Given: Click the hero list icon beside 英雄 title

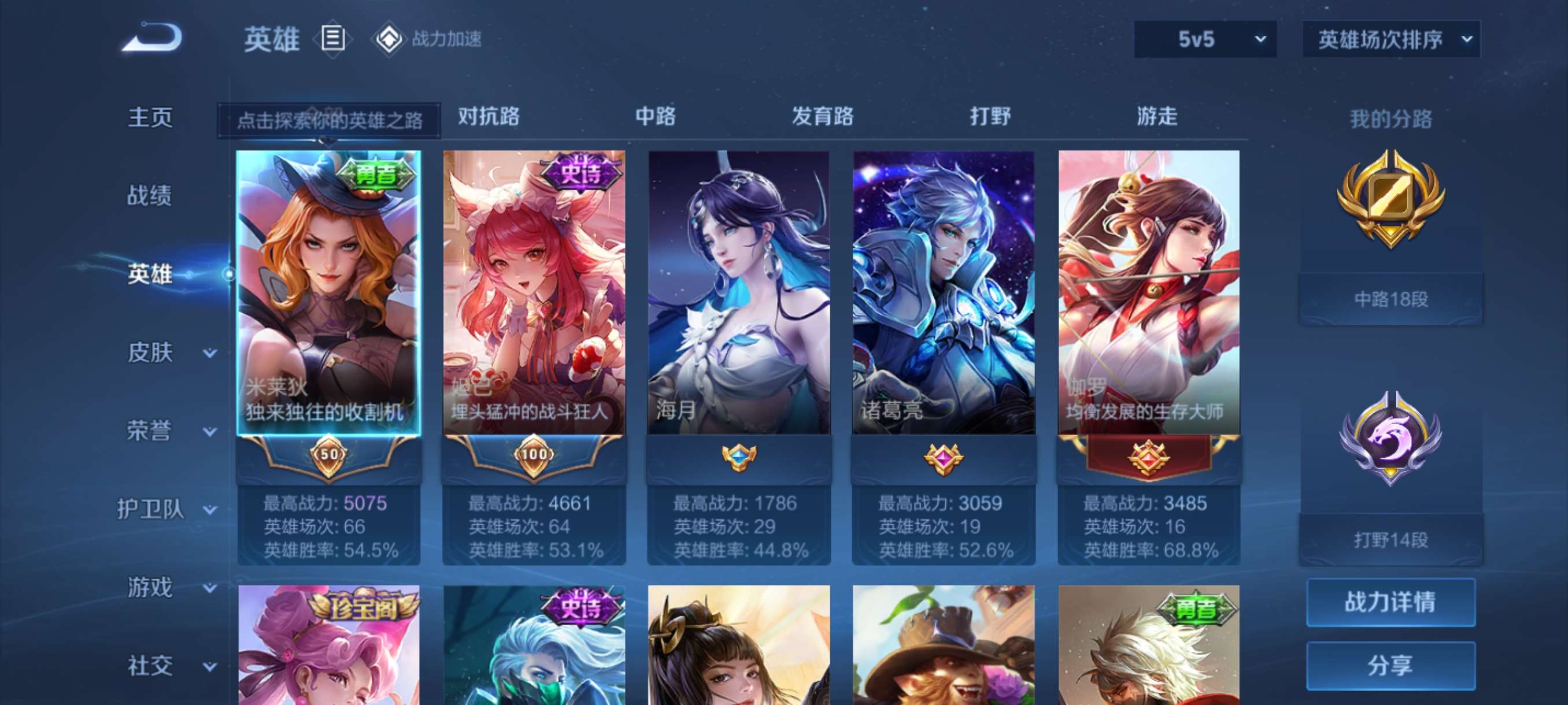Looking at the screenshot, I should pyautogui.click(x=332, y=39).
